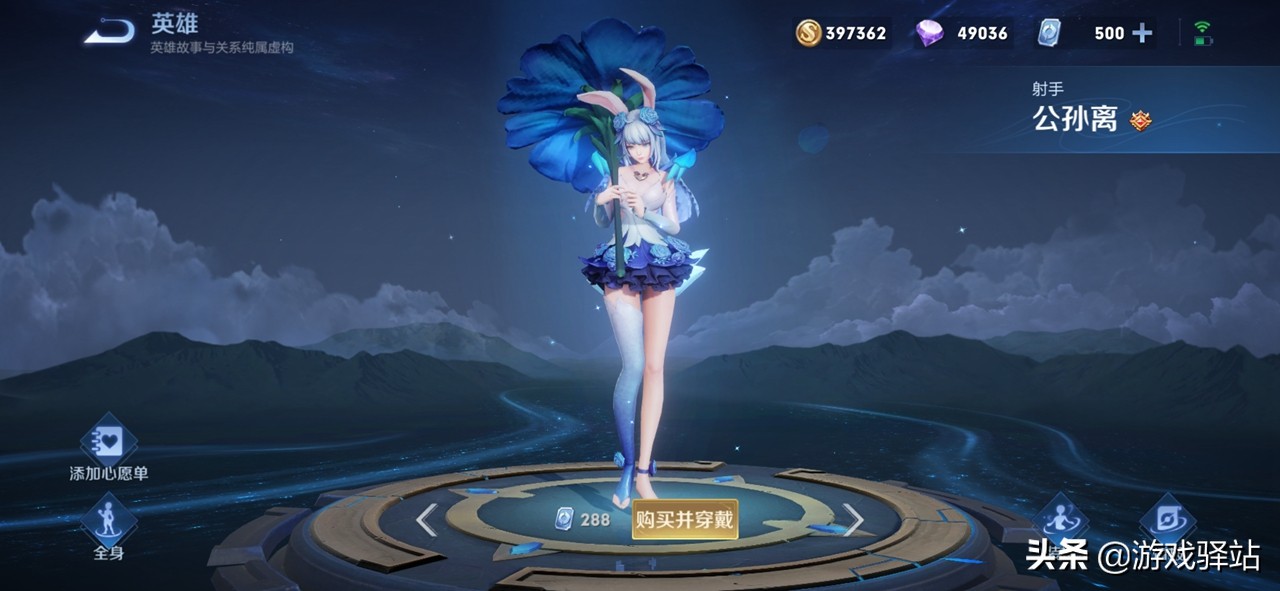Open the purple diamond balance
This screenshot has height=591, width=1280.
[x=962, y=33]
